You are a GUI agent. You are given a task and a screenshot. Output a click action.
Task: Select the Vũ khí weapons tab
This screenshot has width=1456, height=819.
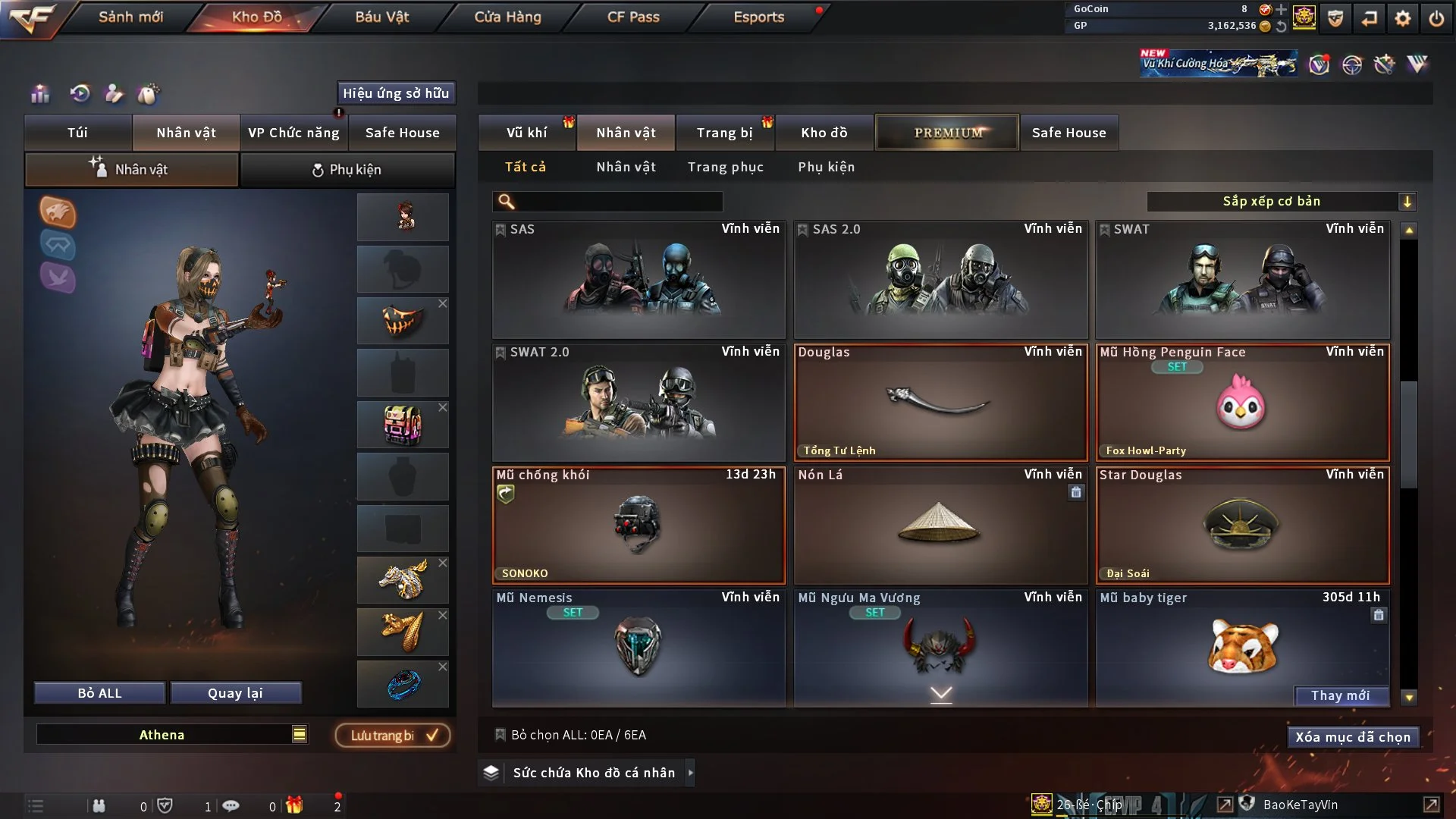click(x=526, y=133)
